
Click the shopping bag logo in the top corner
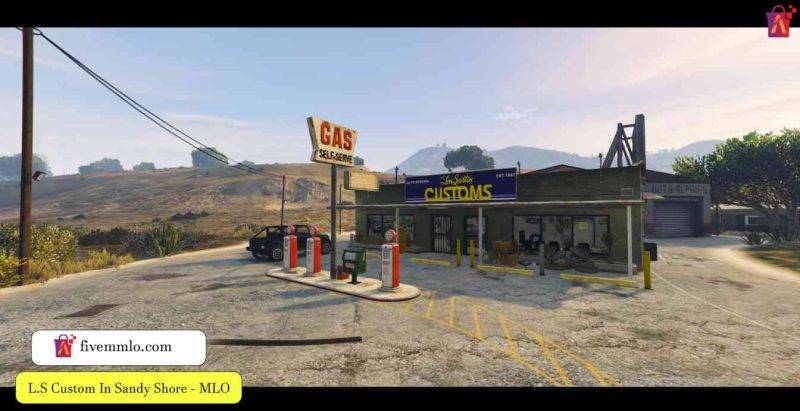[781, 21]
